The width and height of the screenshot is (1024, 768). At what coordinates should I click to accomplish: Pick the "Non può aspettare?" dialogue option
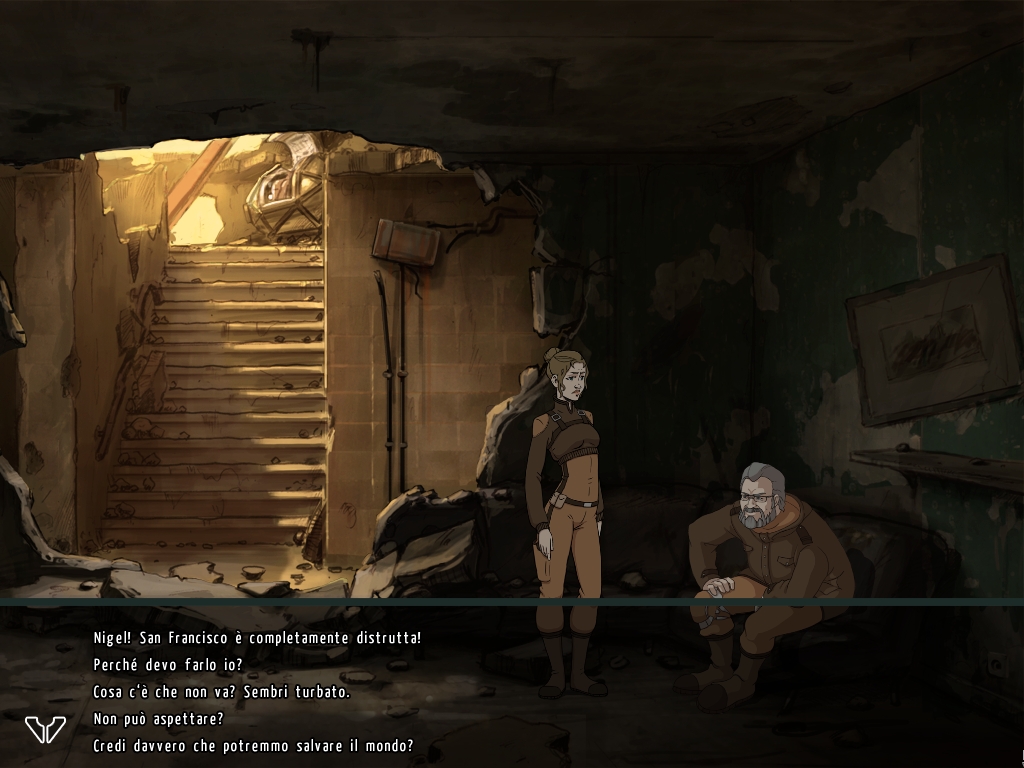[158, 719]
